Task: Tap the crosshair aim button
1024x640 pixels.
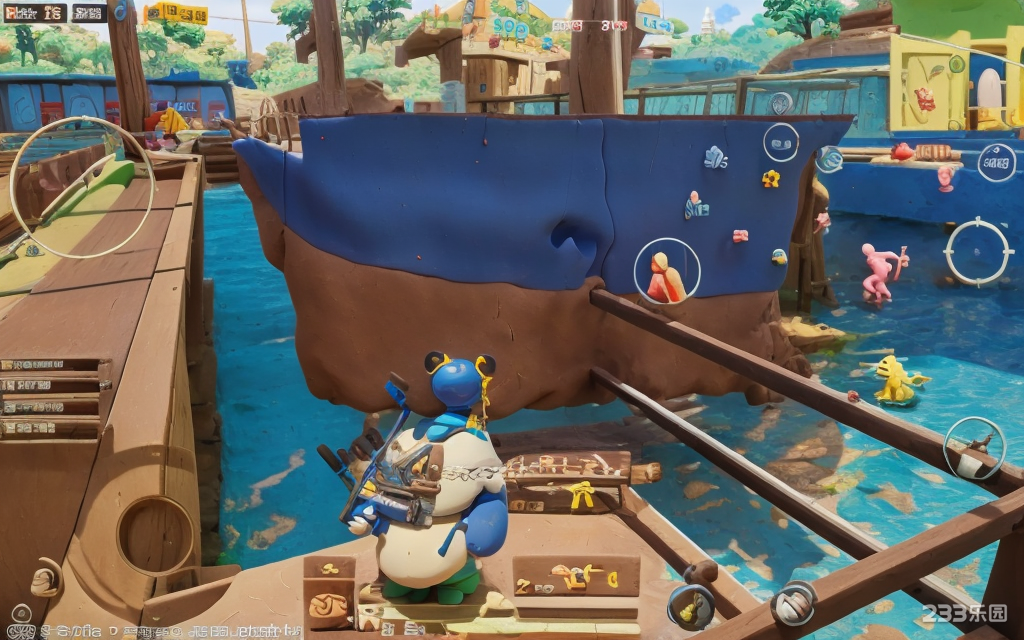Action: pyautogui.click(x=978, y=251)
